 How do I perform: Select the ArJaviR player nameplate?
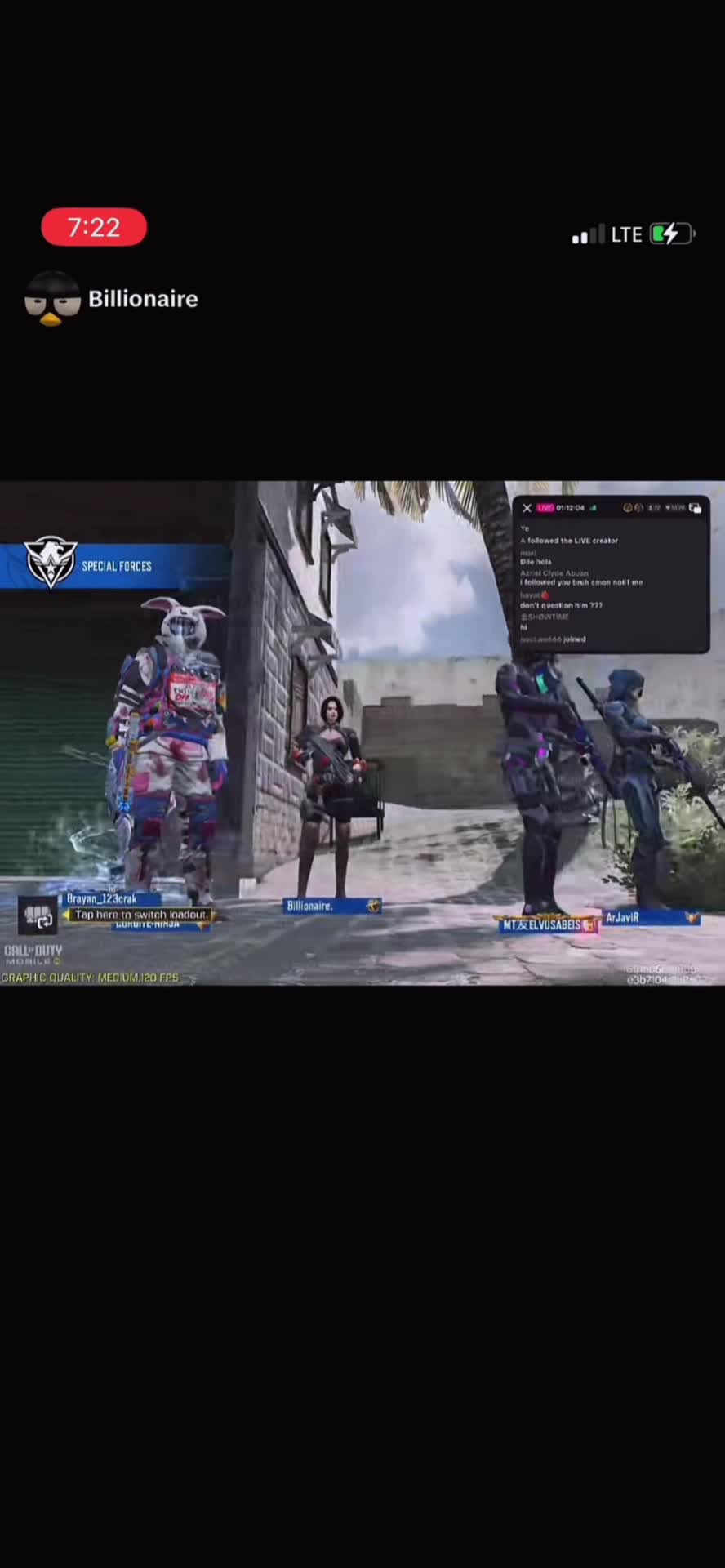click(651, 918)
